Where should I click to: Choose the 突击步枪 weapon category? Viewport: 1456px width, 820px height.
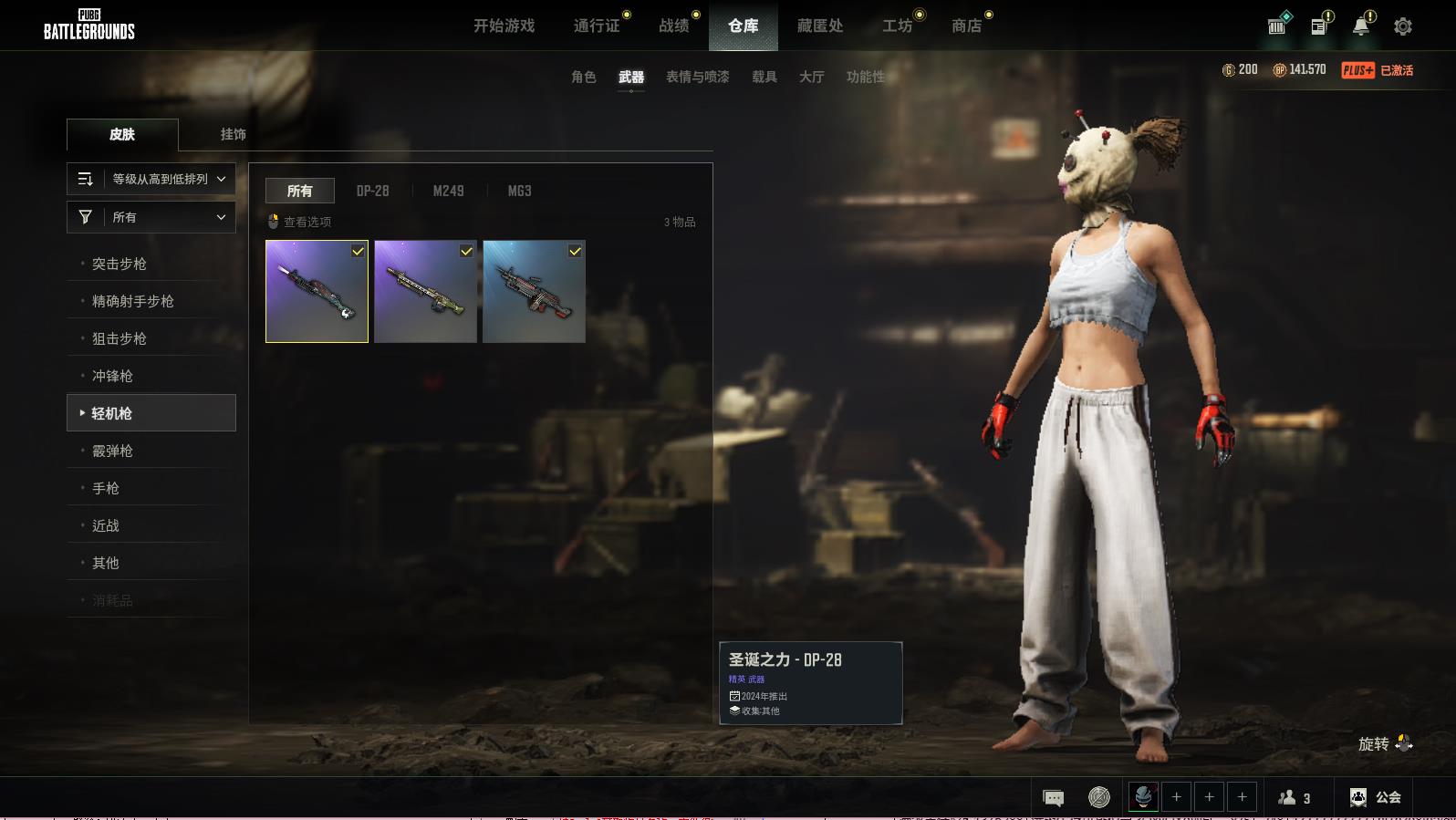(120, 264)
